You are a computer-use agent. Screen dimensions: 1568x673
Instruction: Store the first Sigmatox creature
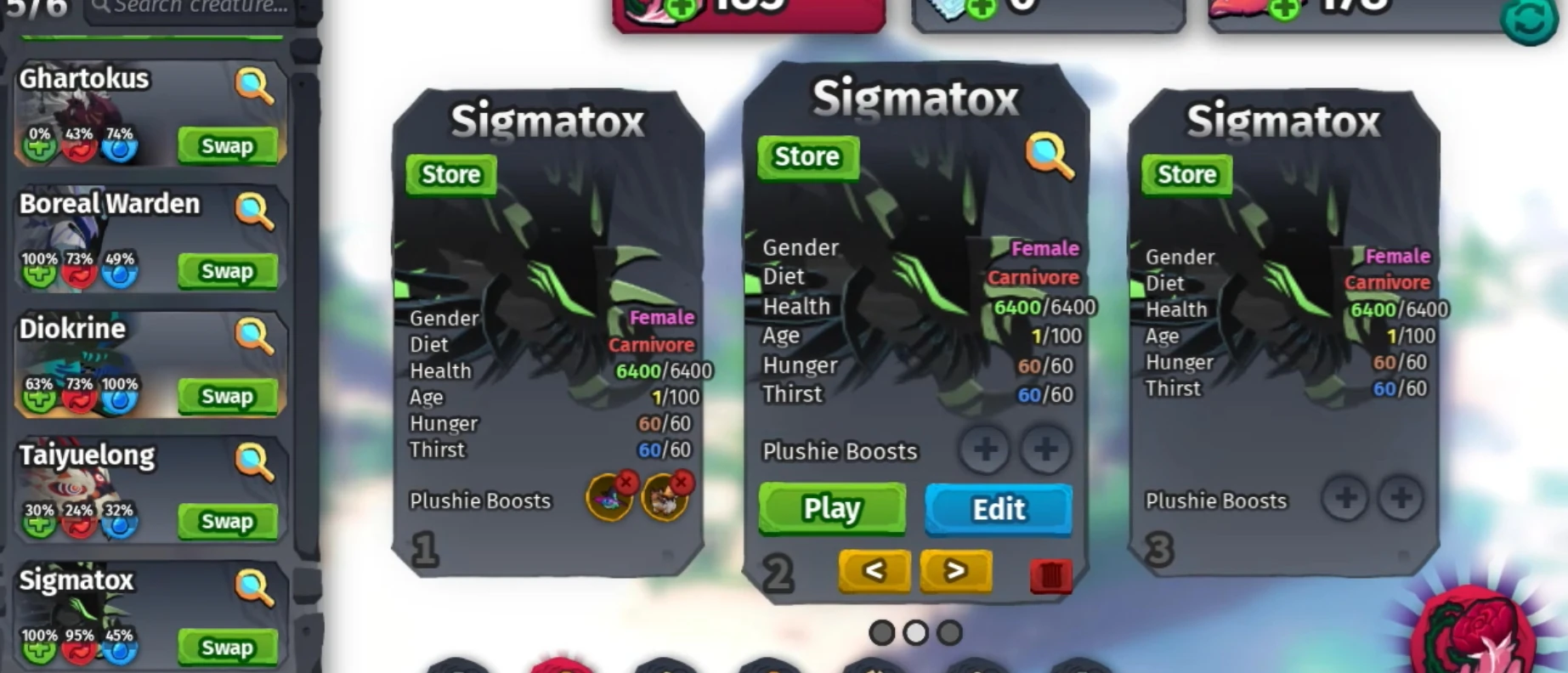[450, 174]
